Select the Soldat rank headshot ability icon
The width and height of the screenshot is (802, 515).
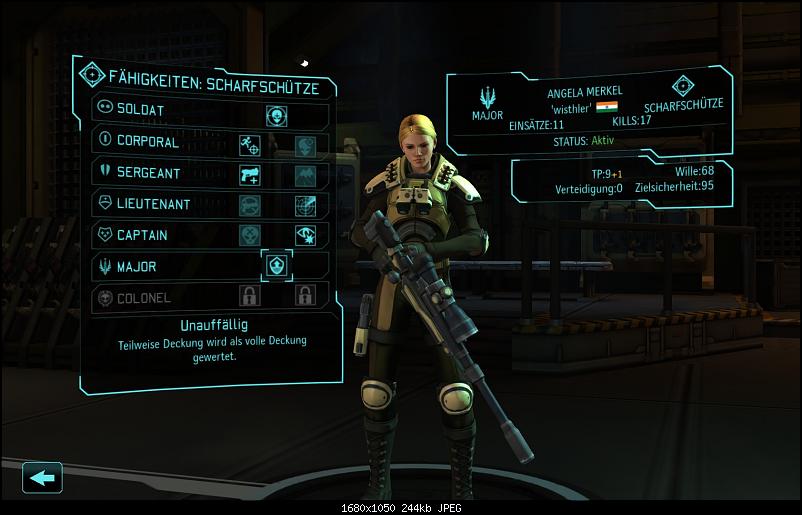(x=276, y=115)
